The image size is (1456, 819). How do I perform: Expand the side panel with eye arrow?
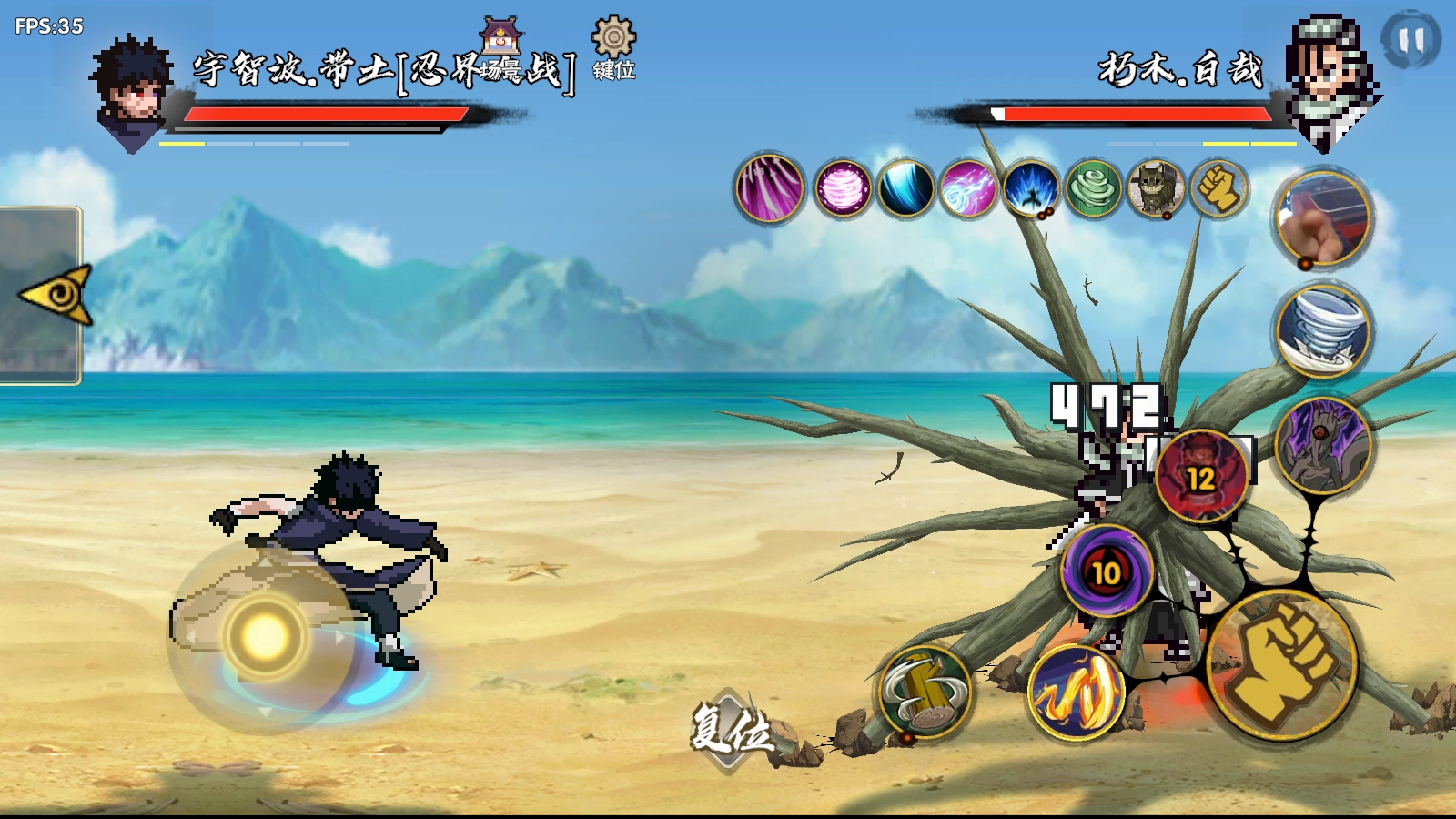pyautogui.click(x=56, y=295)
